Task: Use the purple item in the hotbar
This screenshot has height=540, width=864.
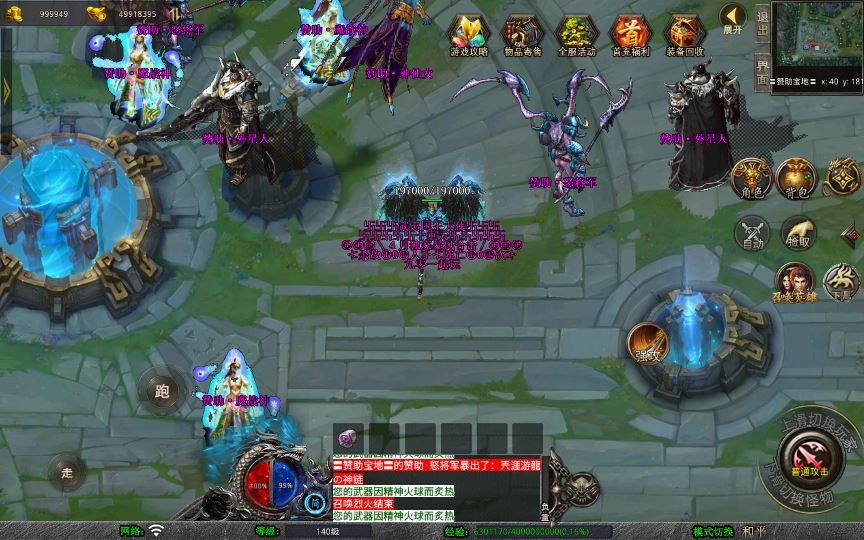Action: point(347,438)
